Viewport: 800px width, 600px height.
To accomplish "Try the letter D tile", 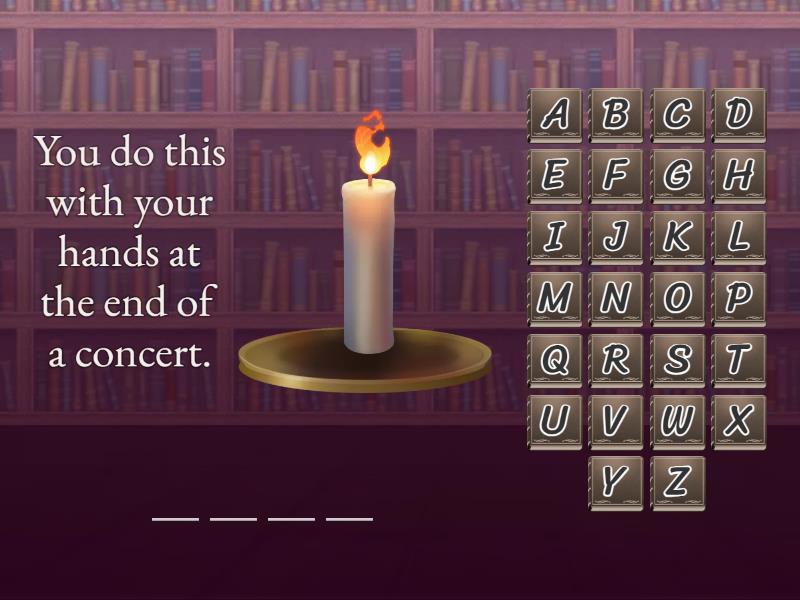I will [739, 115].
